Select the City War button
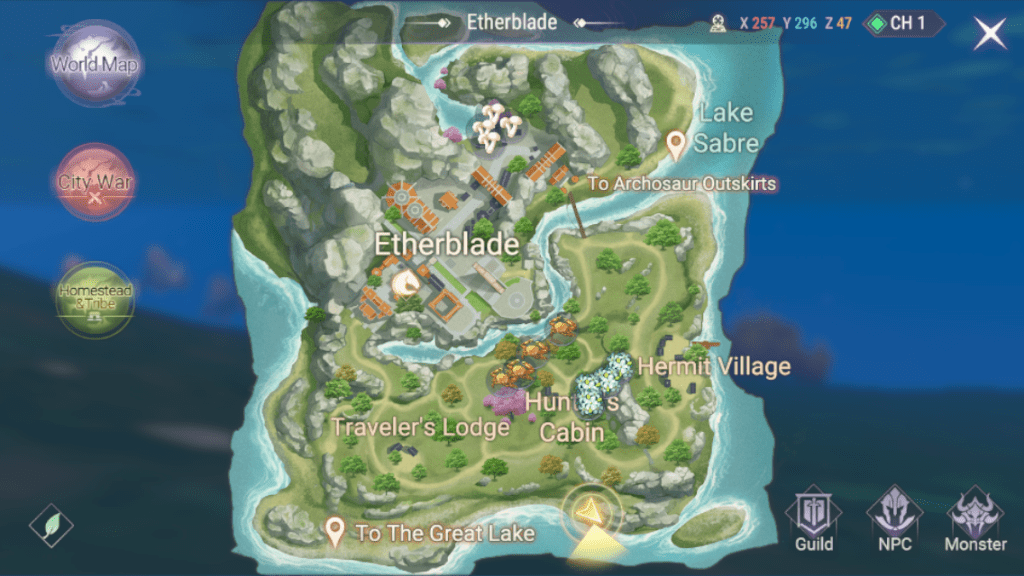Viewport: 1024px width, 576px height. pyautogui.click(x=96, y=183)
